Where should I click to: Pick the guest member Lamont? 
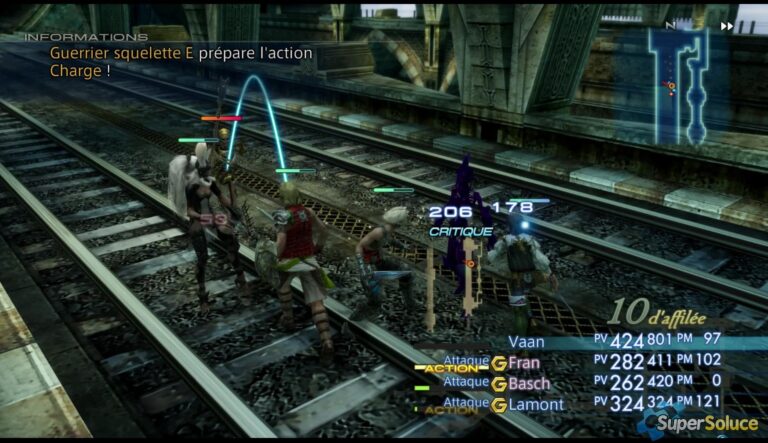point(535,405)
